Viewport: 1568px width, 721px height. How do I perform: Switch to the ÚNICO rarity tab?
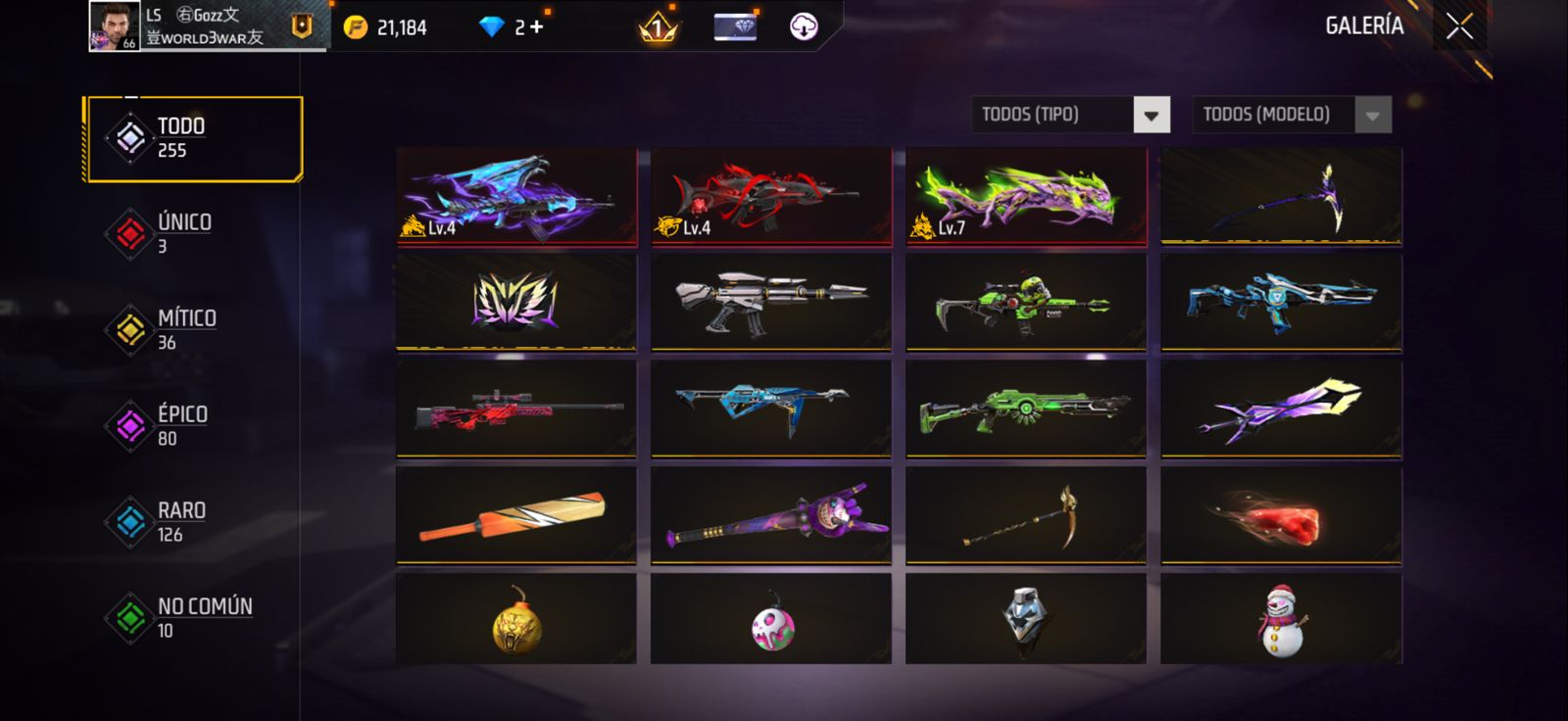[x=184, y=233]
